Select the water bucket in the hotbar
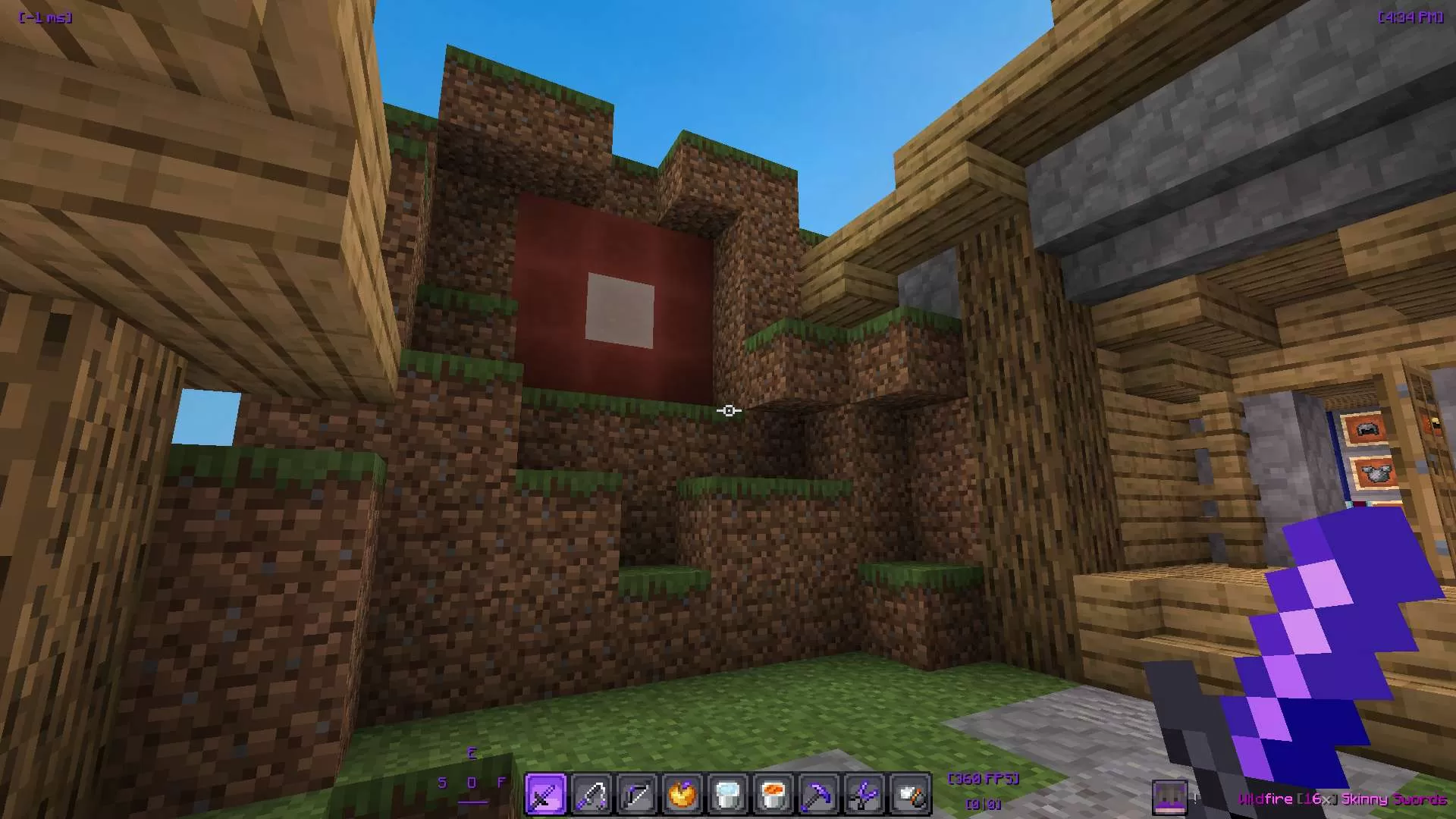Screen dimensions: 1456x819 pyautogui.click(x=728, y=793)
